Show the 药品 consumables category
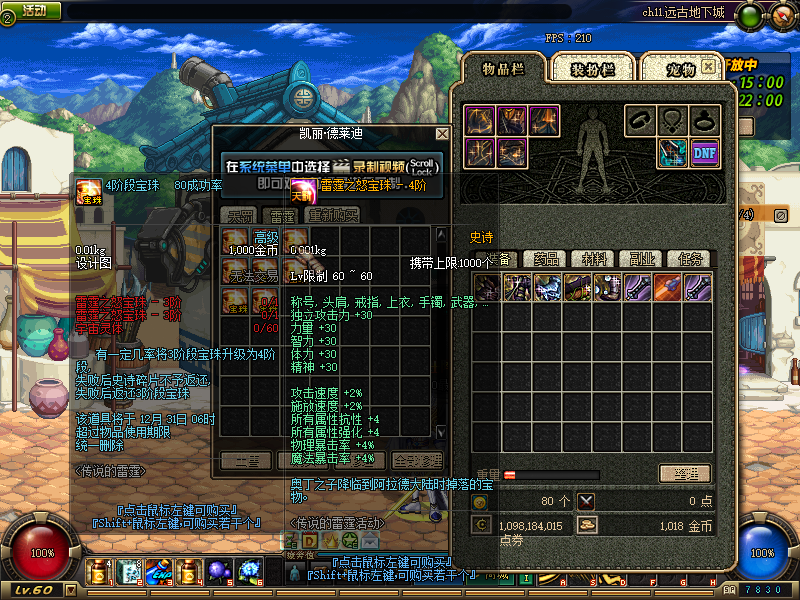 click(x=547, y=259)
